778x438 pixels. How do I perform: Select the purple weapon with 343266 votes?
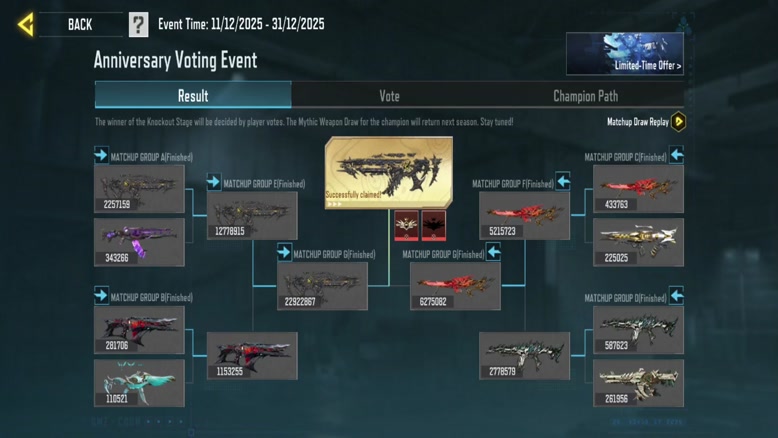(139, 242)
